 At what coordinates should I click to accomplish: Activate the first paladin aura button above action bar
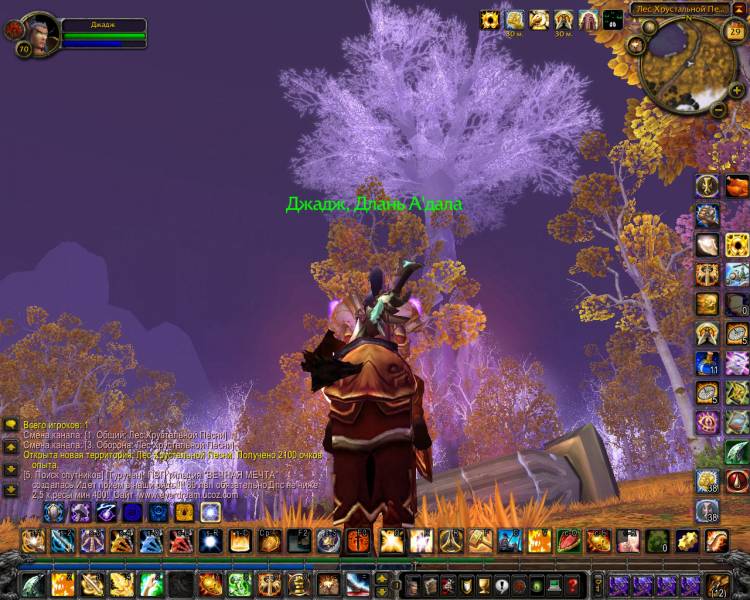click(54, 512)
